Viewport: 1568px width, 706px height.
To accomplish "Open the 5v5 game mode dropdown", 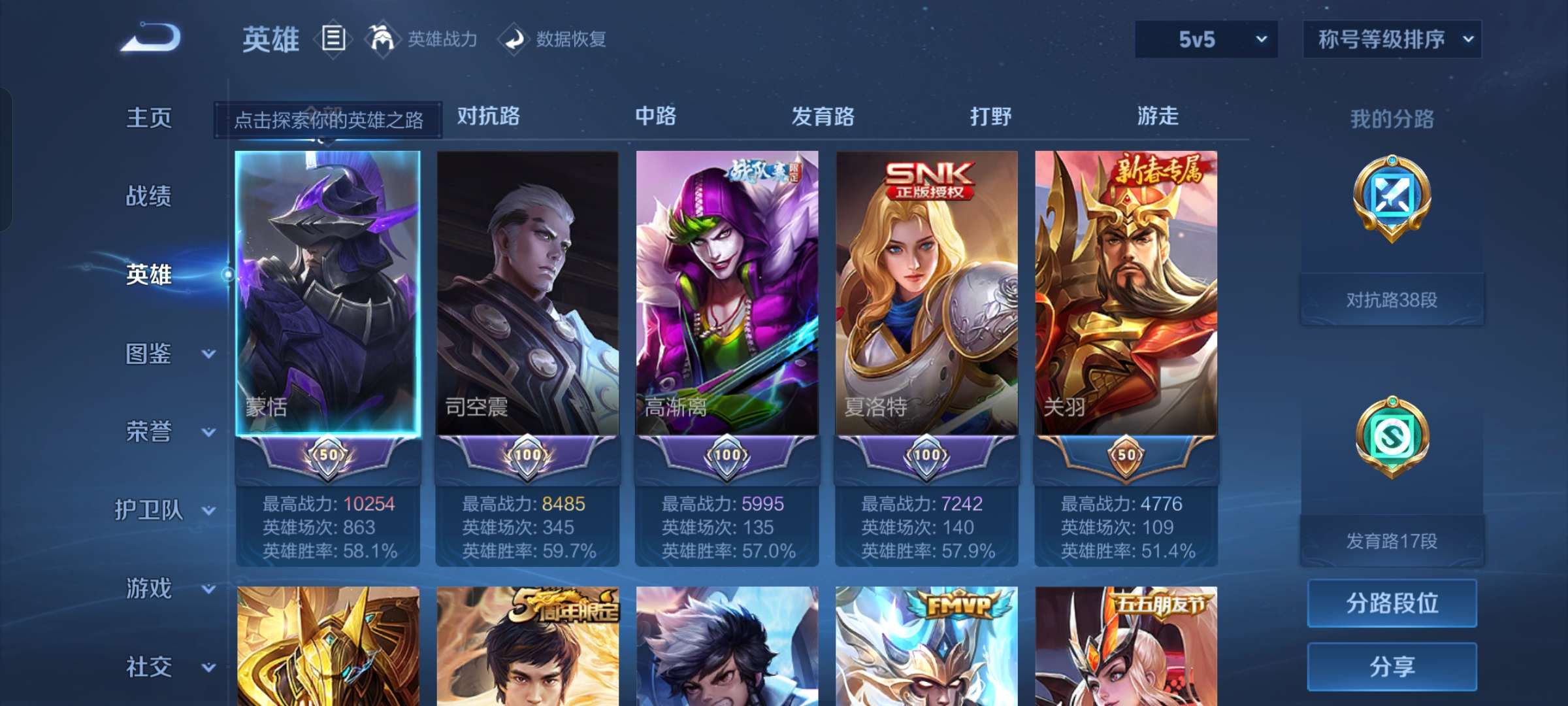I will pyautogui.click(x=1204, y=39).
